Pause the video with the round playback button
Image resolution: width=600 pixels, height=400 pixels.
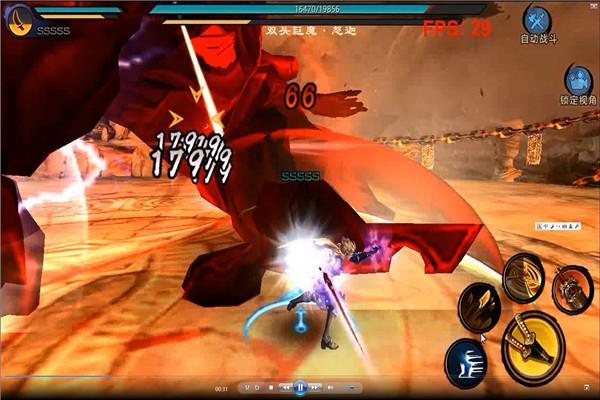point(300,388)
